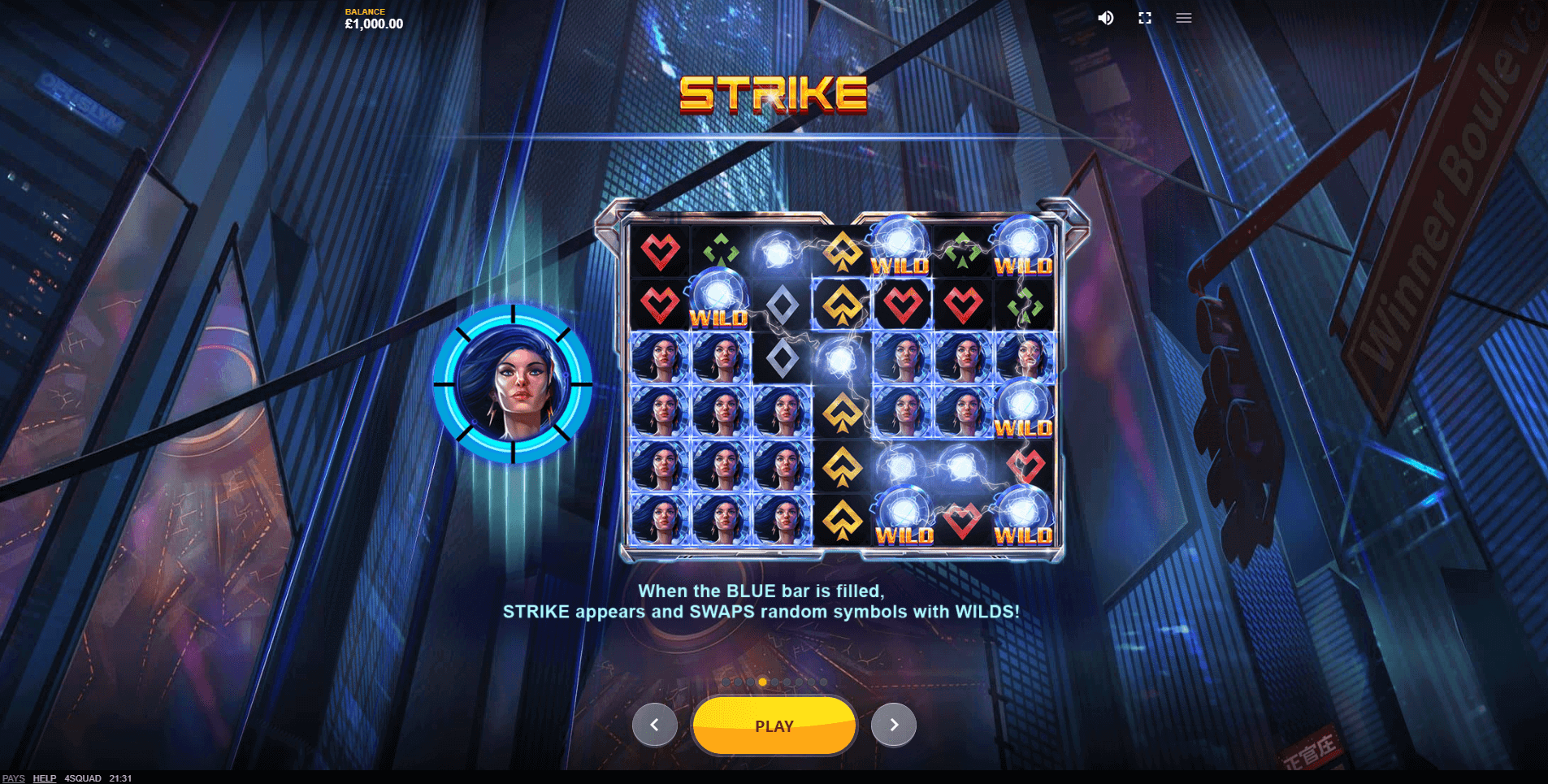Toggle the sound speaker icon
The height and width of the screenshot is (784, 1548).
[1106, 18]
